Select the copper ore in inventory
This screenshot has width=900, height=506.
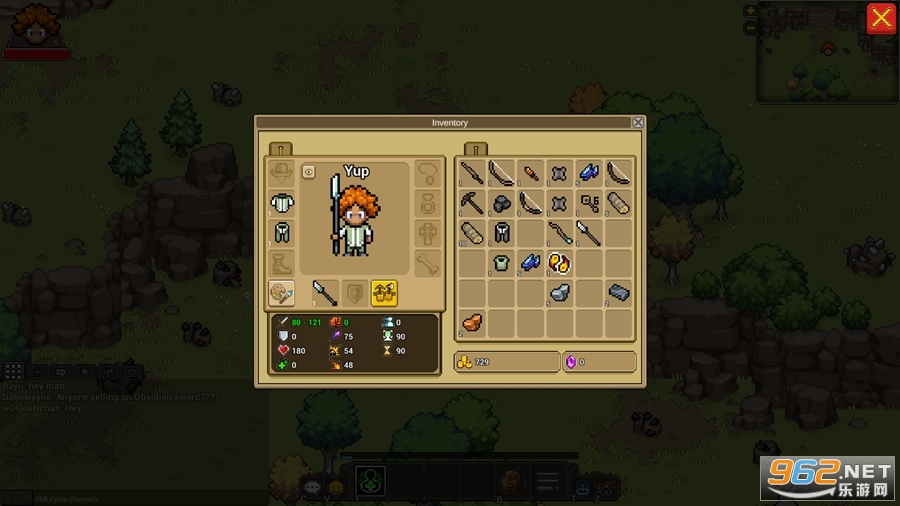tap(472, 322)
